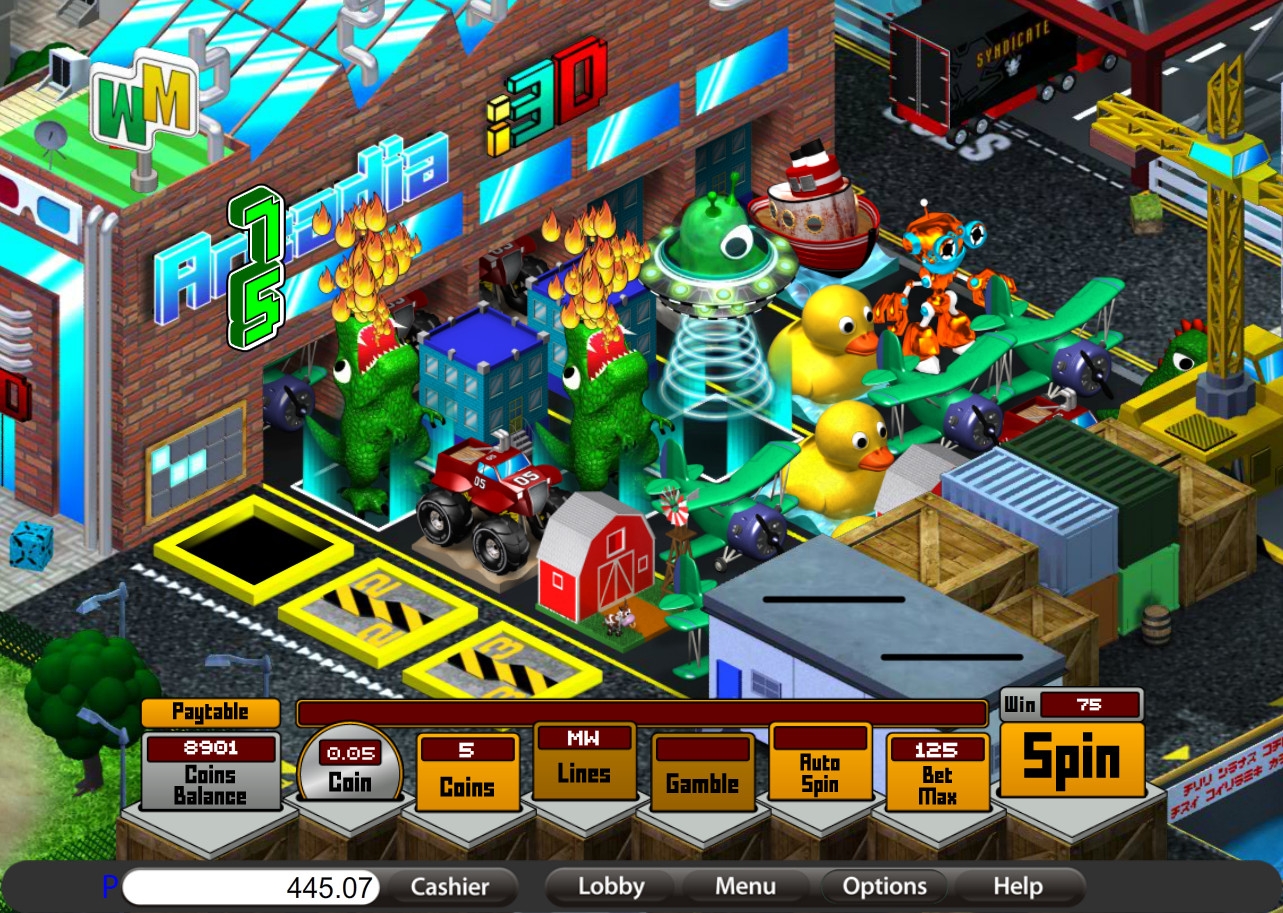Show the Options panel

pyautogui.click(x=884, y=887)
